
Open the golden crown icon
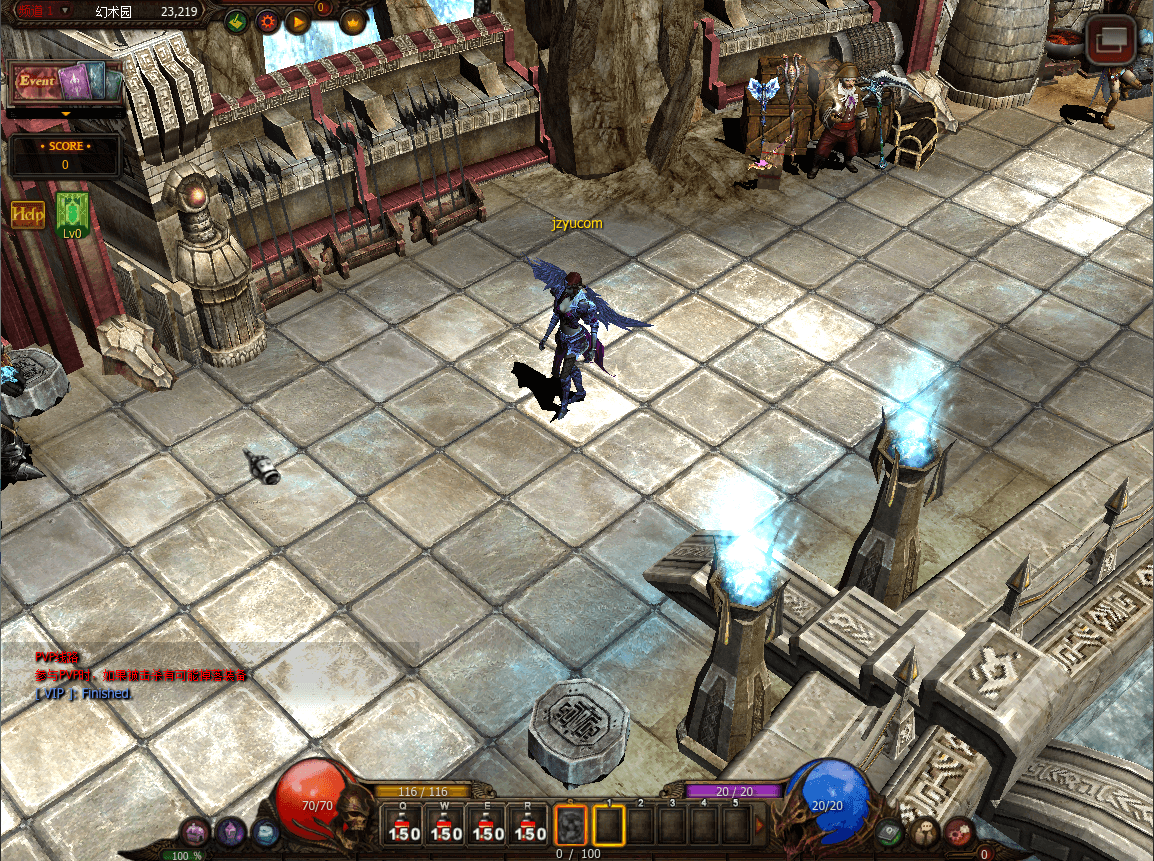[353, 21]
